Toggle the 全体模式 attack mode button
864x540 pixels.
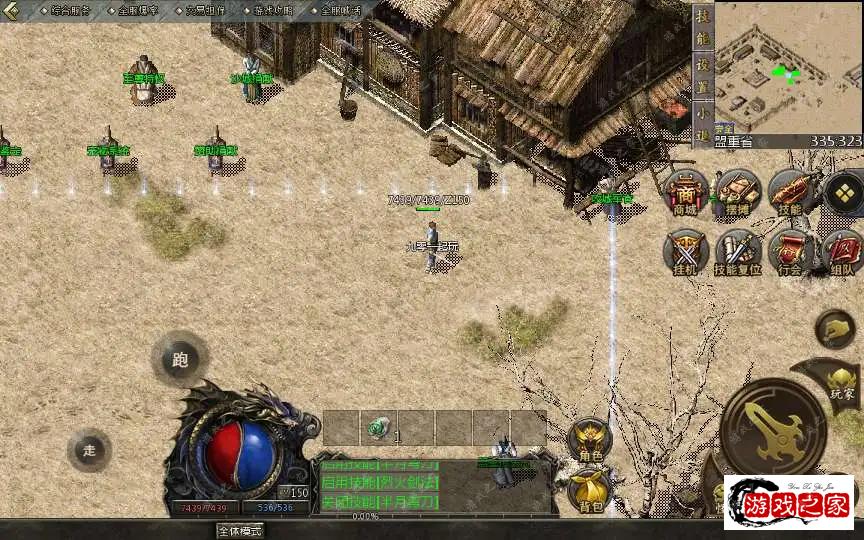point(240,531)
